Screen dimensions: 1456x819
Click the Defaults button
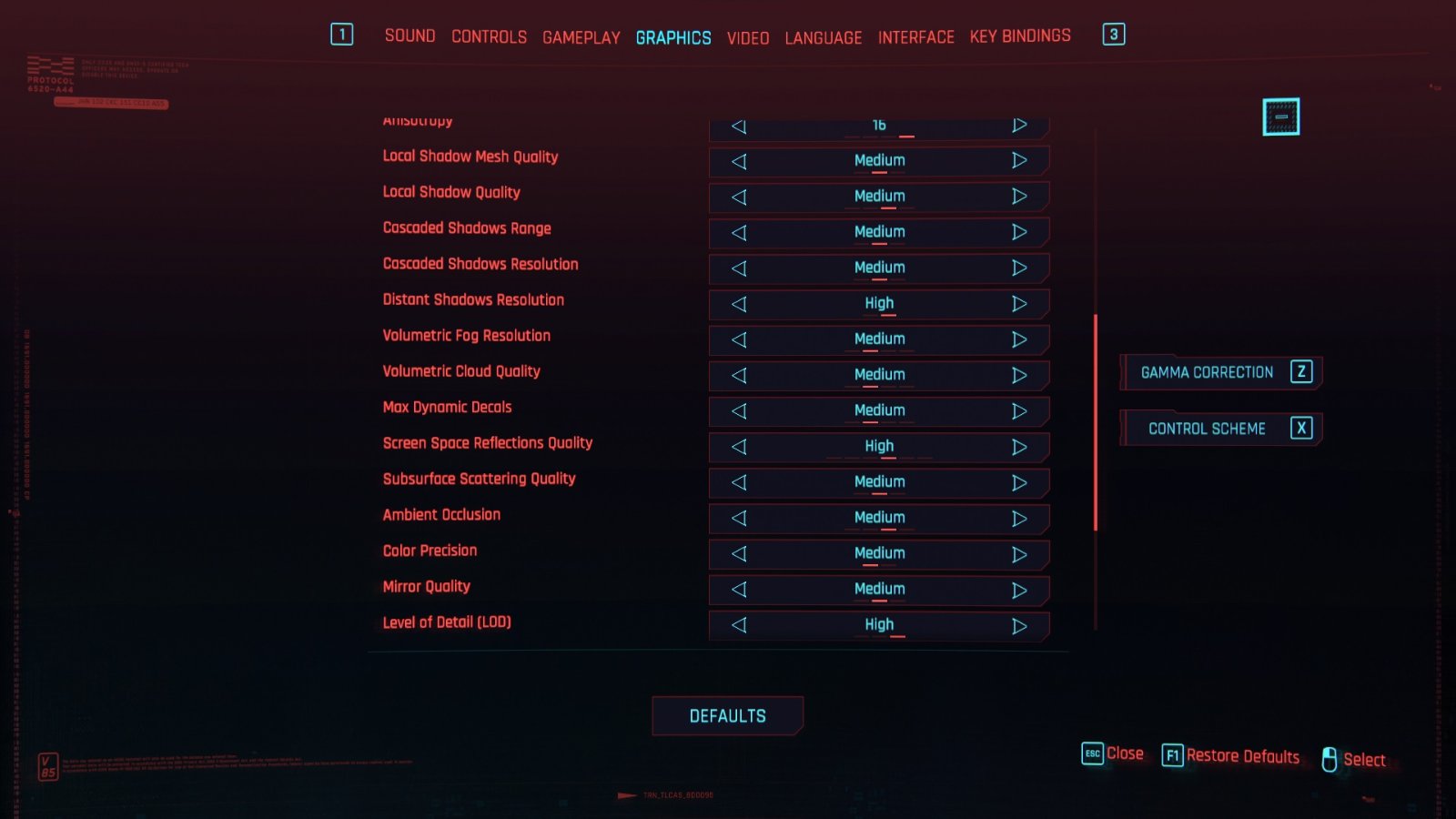click(x=727, y=716)
